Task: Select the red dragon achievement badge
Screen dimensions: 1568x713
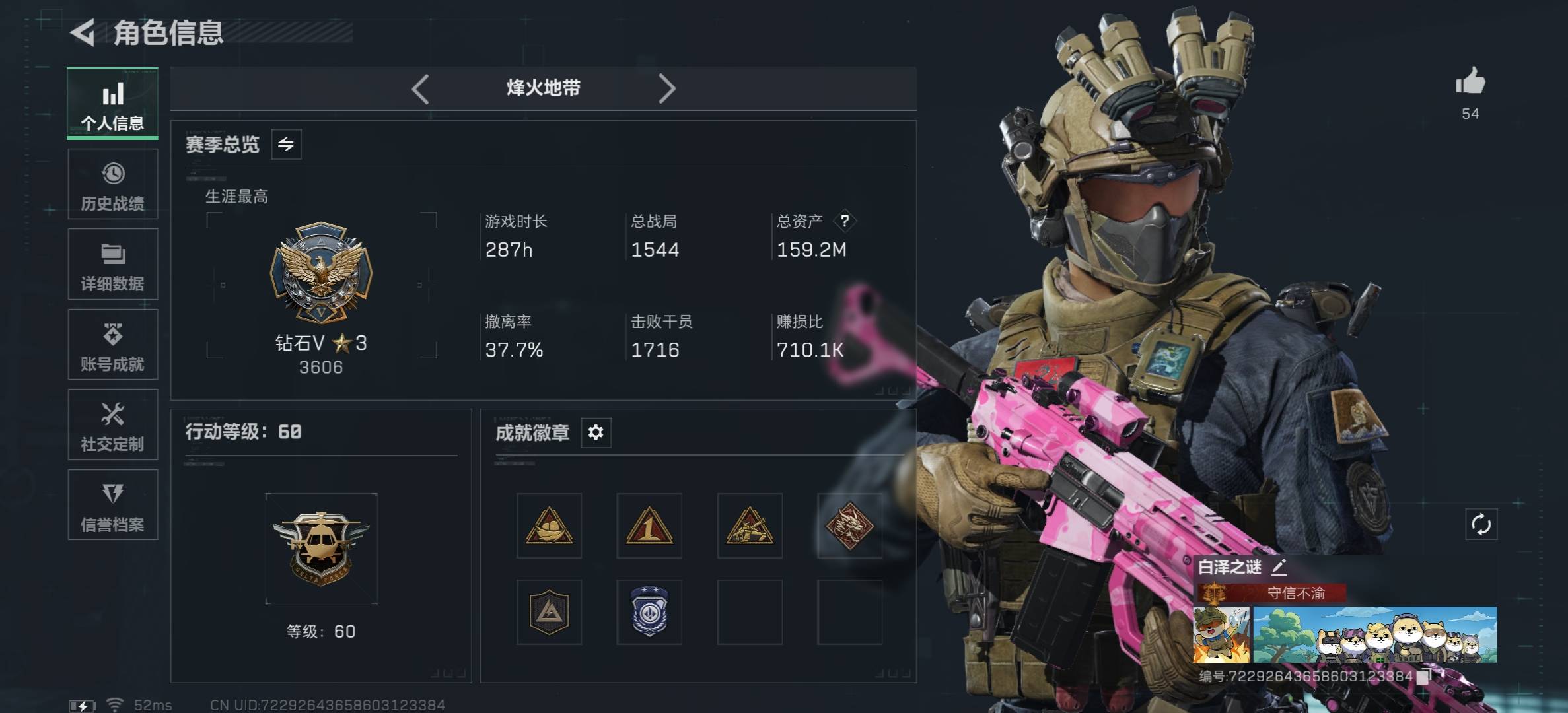Action: [x=849, y=526]
